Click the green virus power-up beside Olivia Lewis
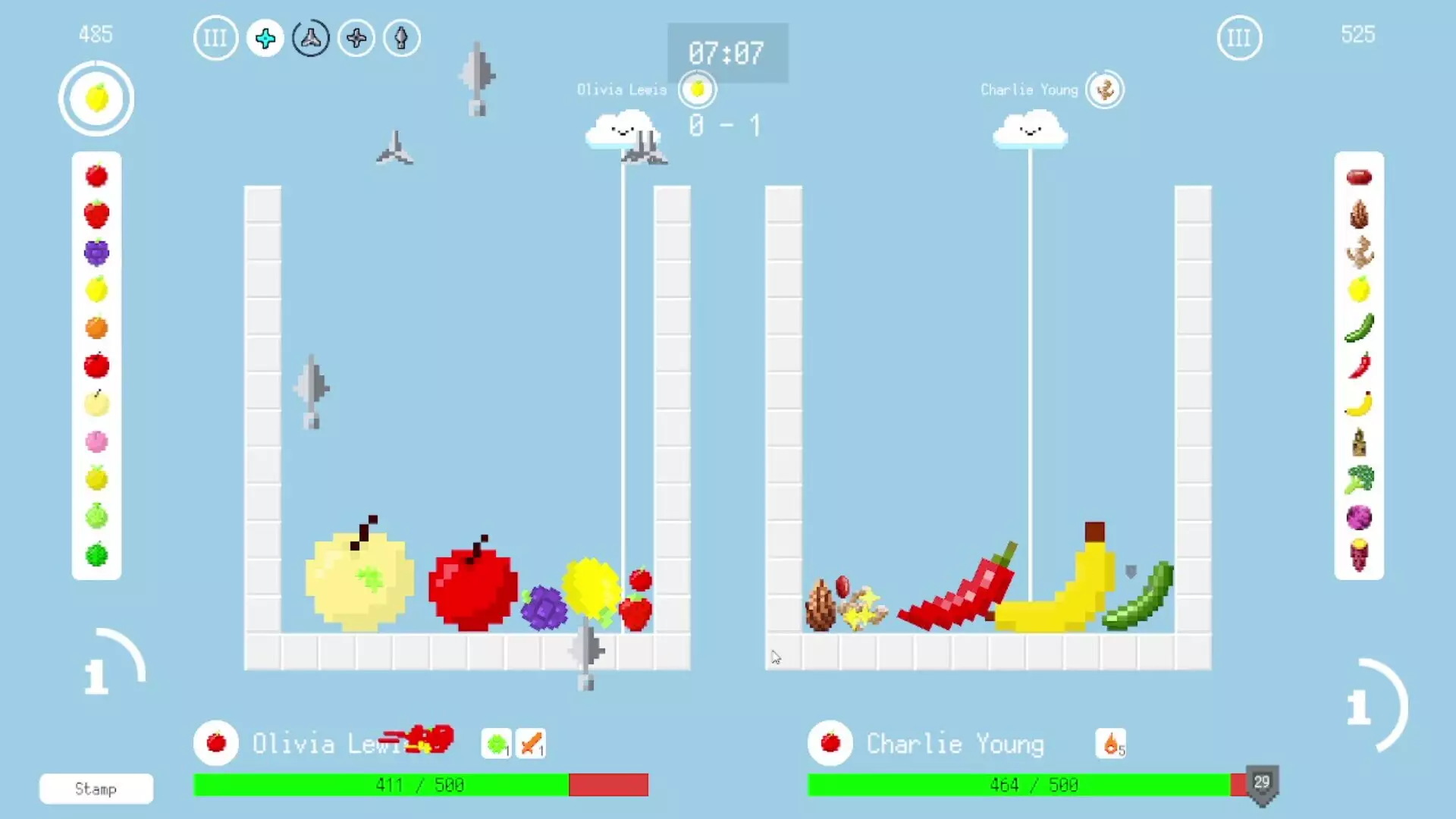The width and height of the screenshot is (1456, 819). click(x=497, y=743)
